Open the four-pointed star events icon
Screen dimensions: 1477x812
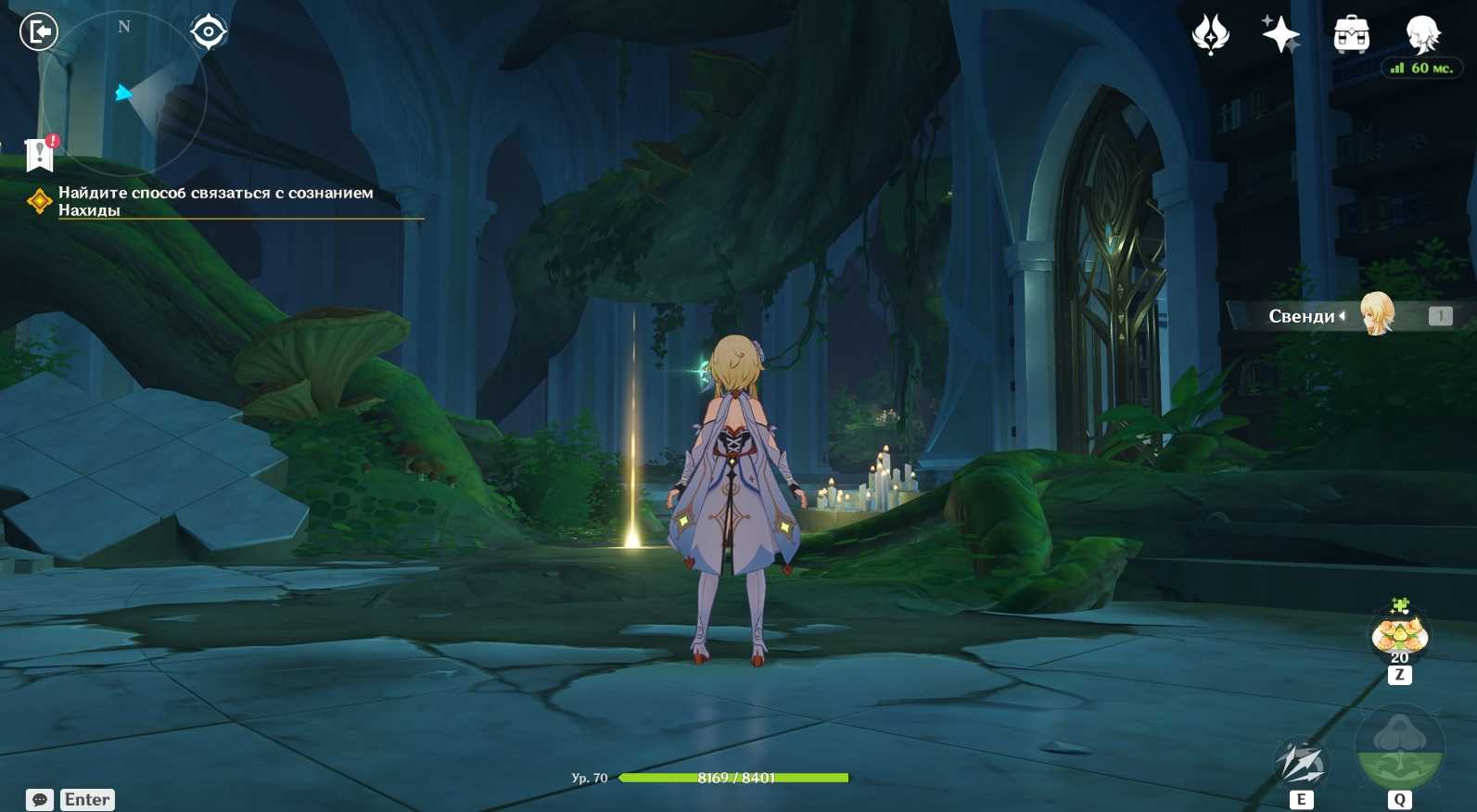point(1280,35)
